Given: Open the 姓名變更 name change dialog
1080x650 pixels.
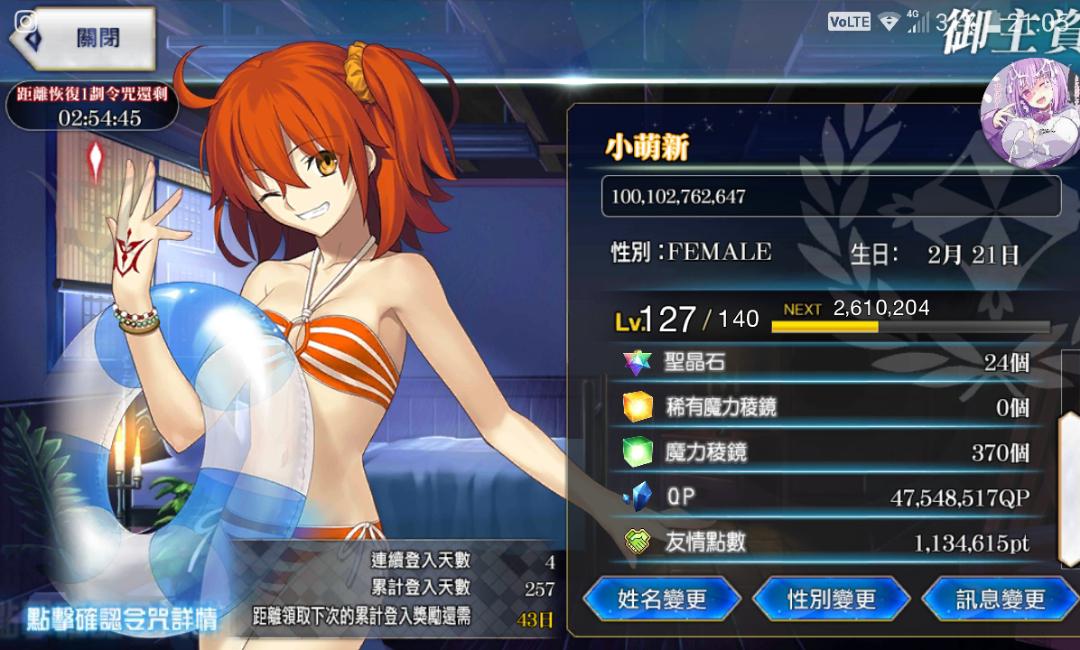Looking at the screenshot, I should coord(662,598).
